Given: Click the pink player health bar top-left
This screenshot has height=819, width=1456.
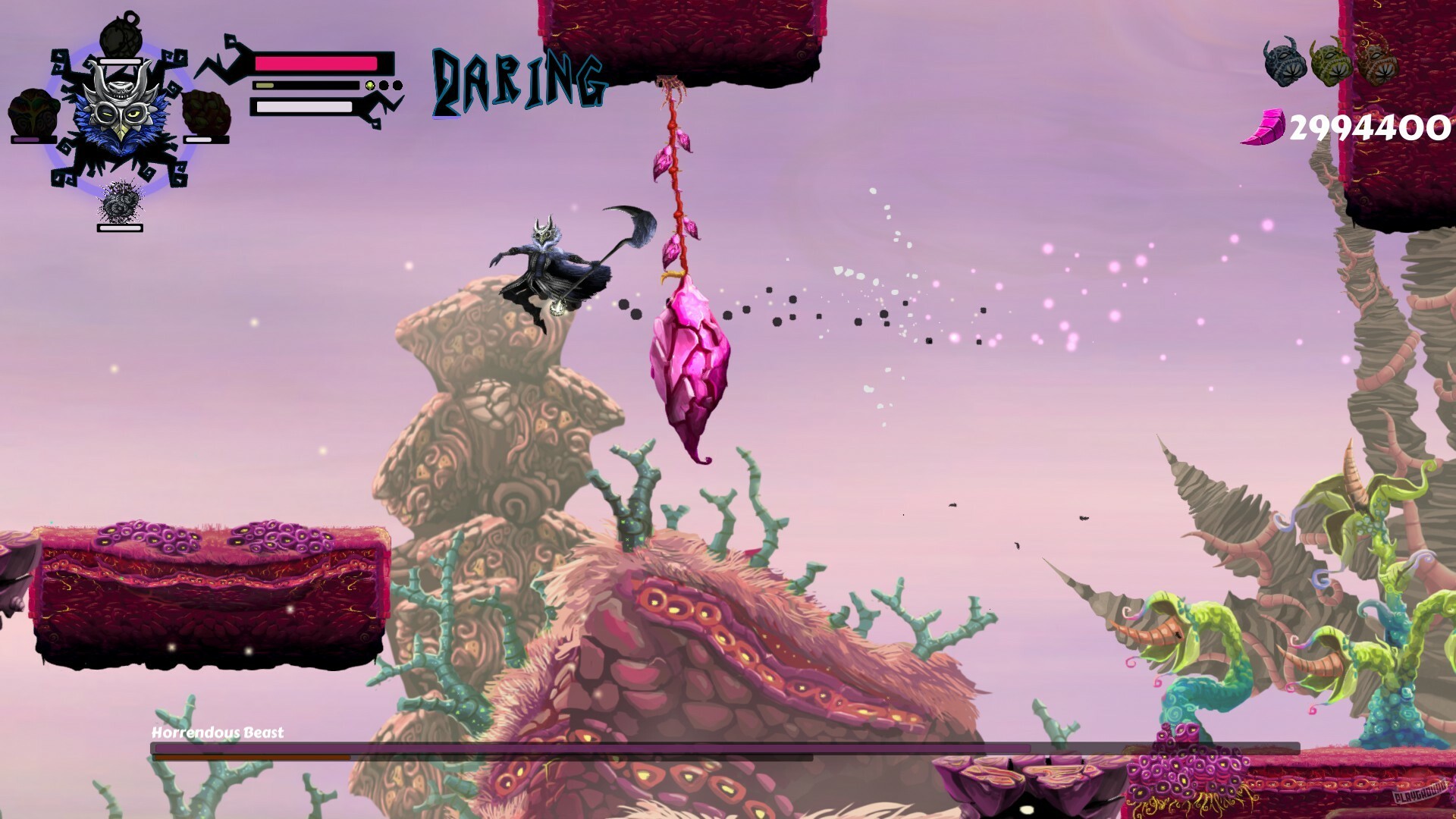Looking at the screenshot, I should click(x=315, y=64).
